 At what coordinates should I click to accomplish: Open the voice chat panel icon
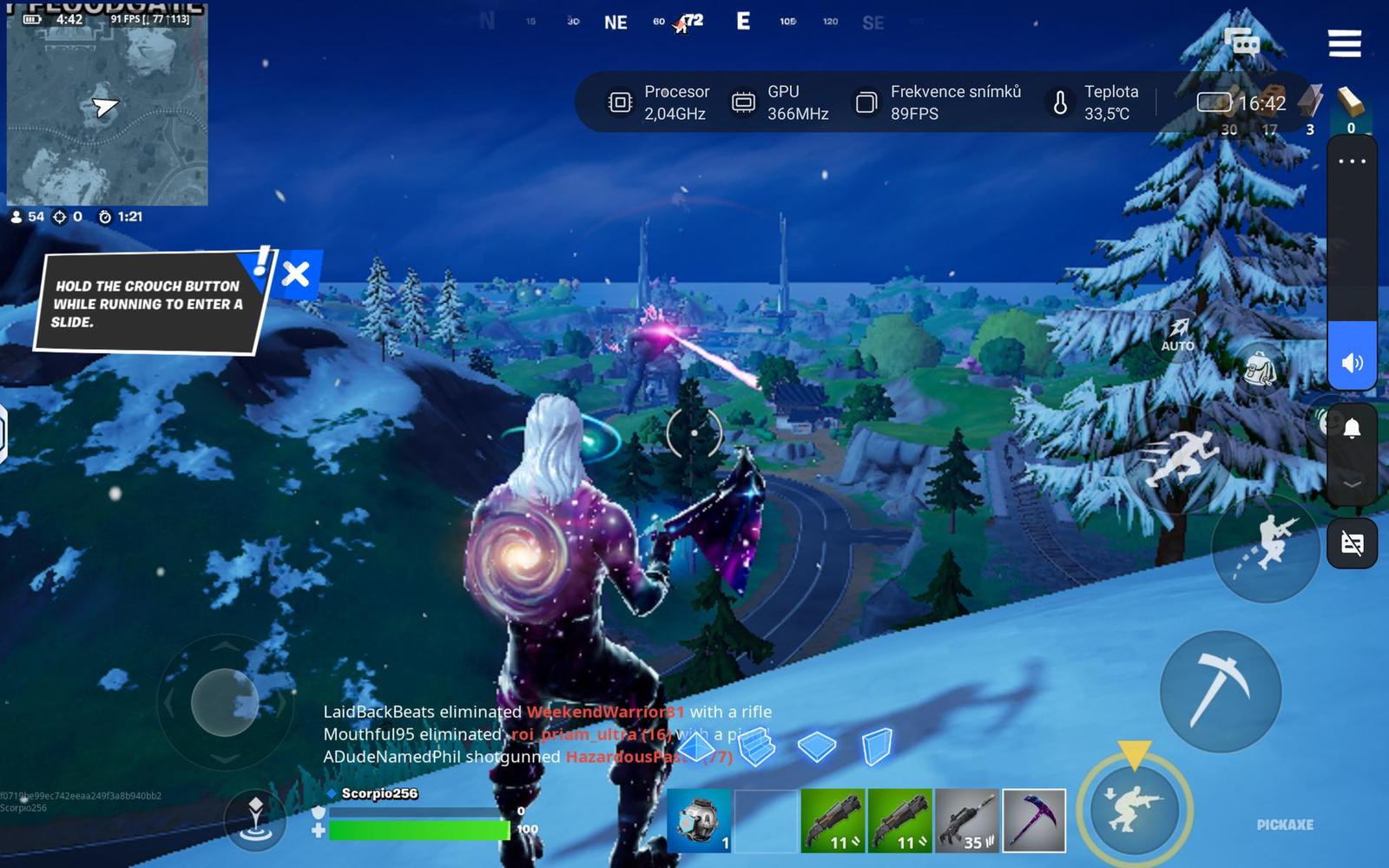coord(1239,43)
